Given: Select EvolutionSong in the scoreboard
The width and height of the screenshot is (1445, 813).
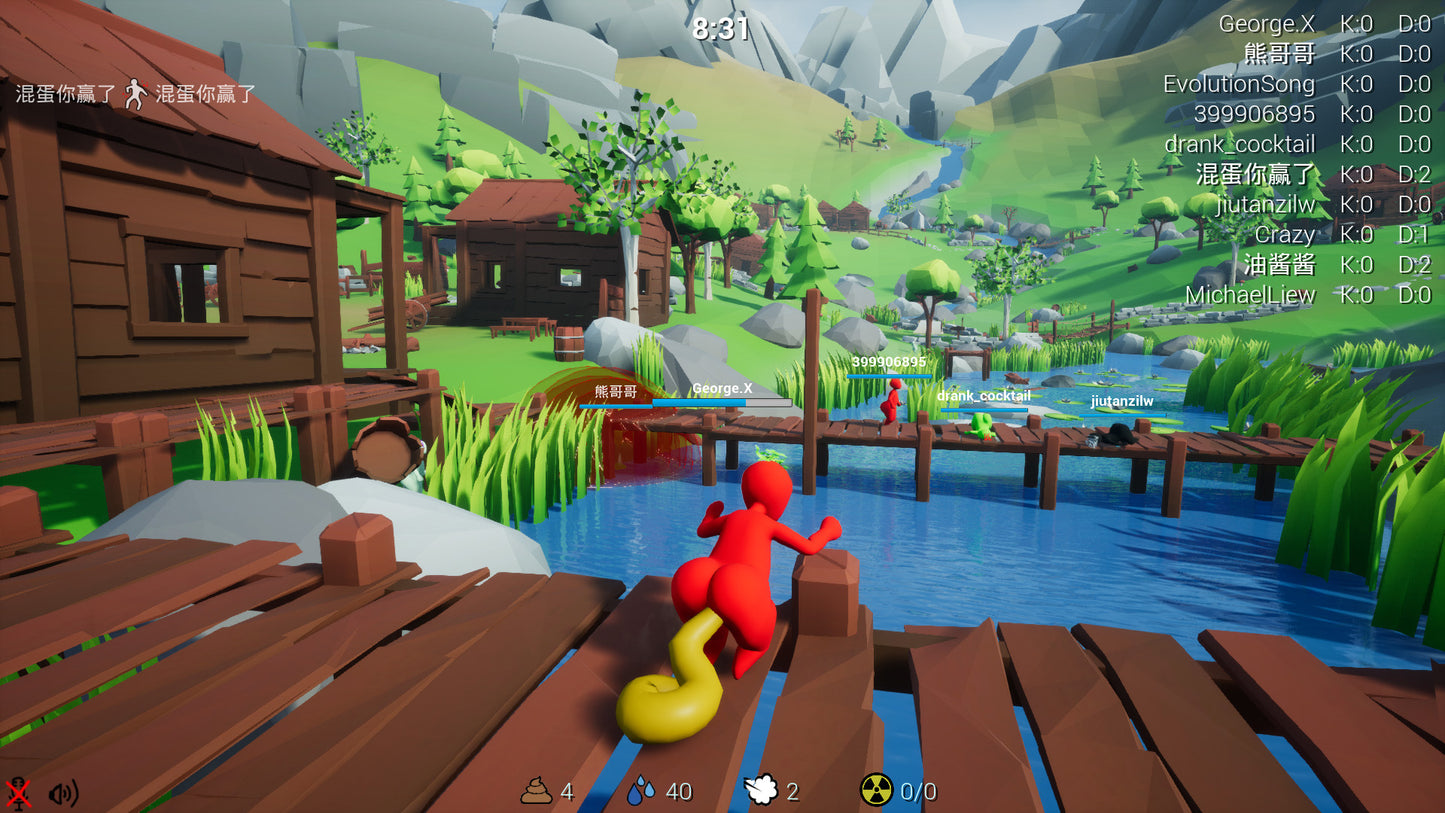Looking at the screenshot, I should coord(1238,84).
